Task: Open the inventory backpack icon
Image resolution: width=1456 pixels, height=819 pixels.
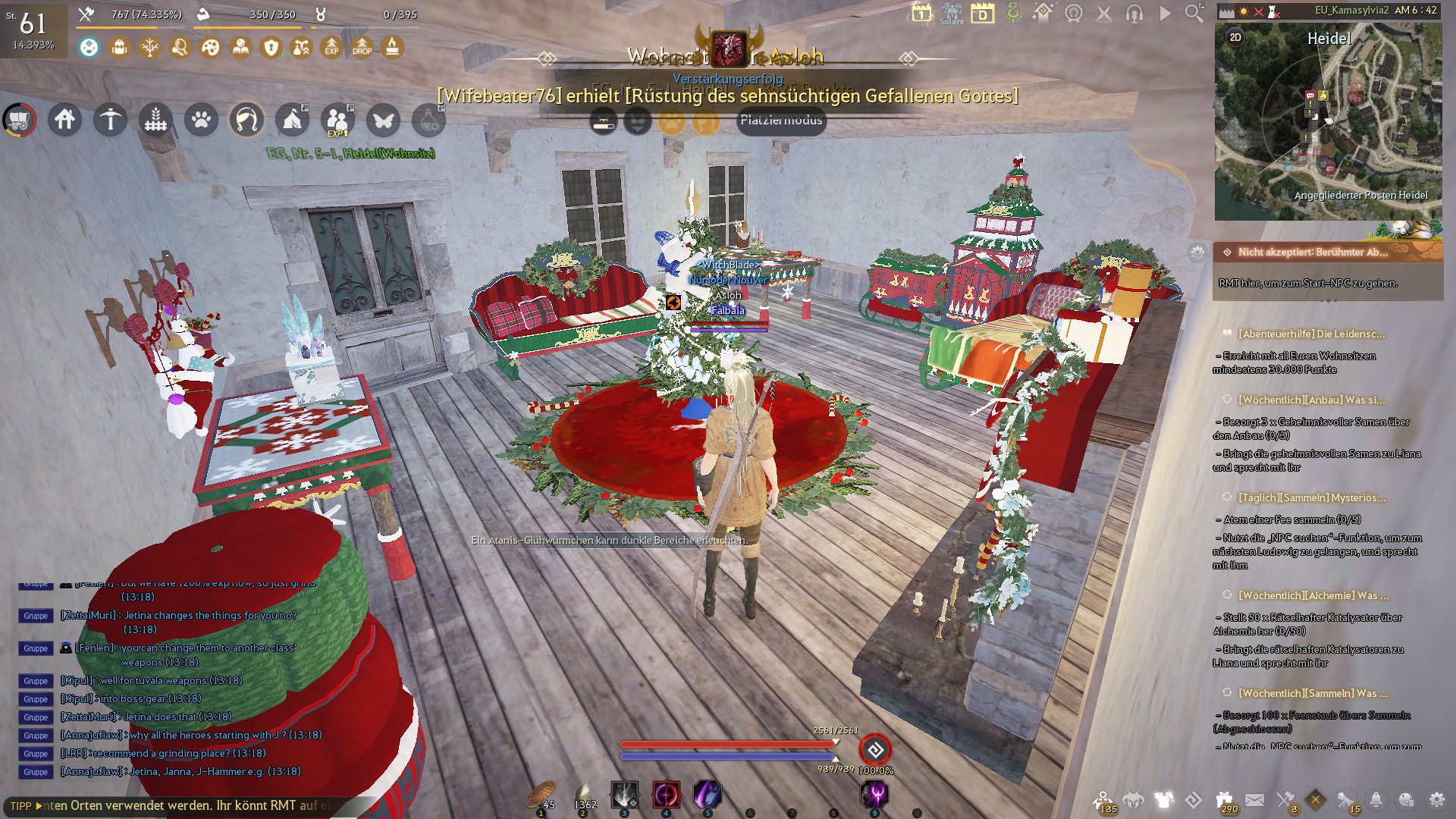Action: (x=118, y=47)
